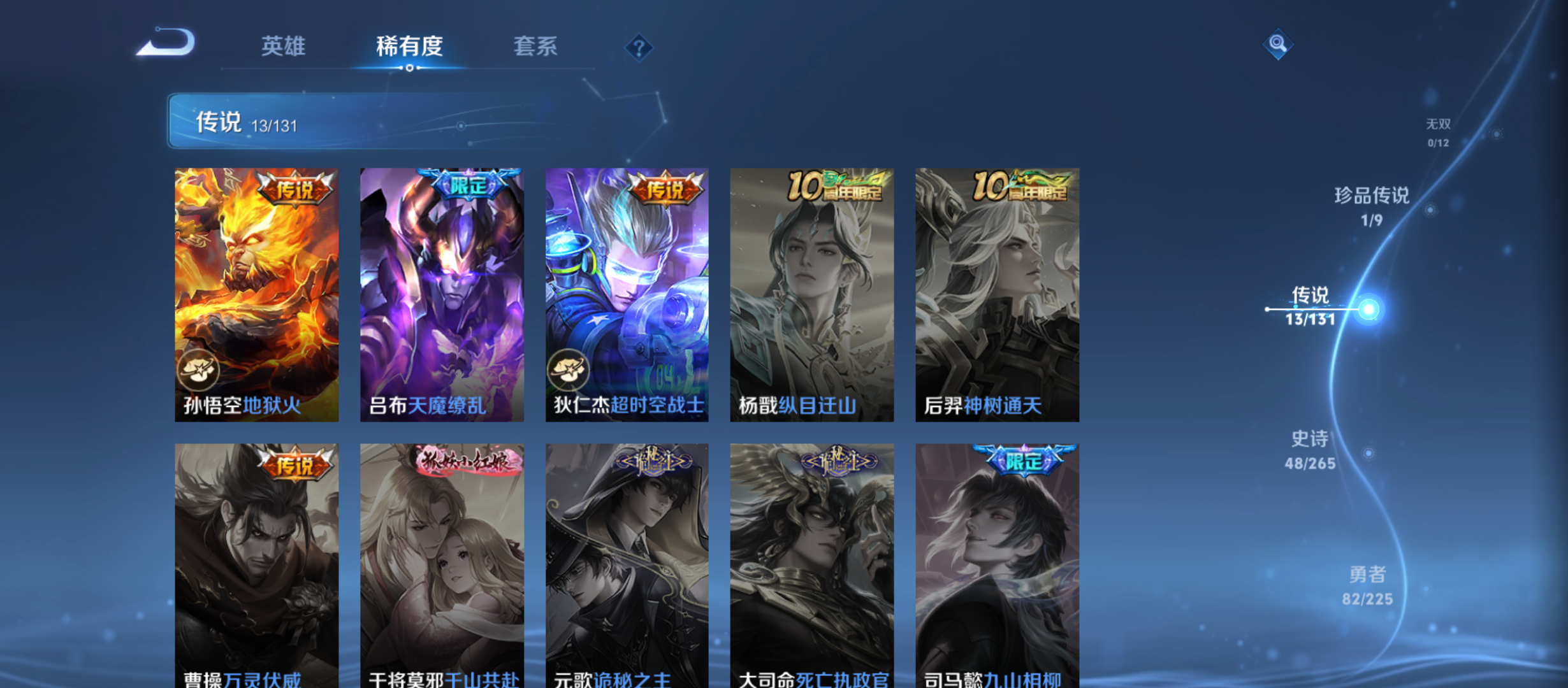Image resolution: width=1568 pixels, height=688 pixels.
Task: Open the 后羿神树通天 skin thumbnail
Action: click(x=996, y=294)
